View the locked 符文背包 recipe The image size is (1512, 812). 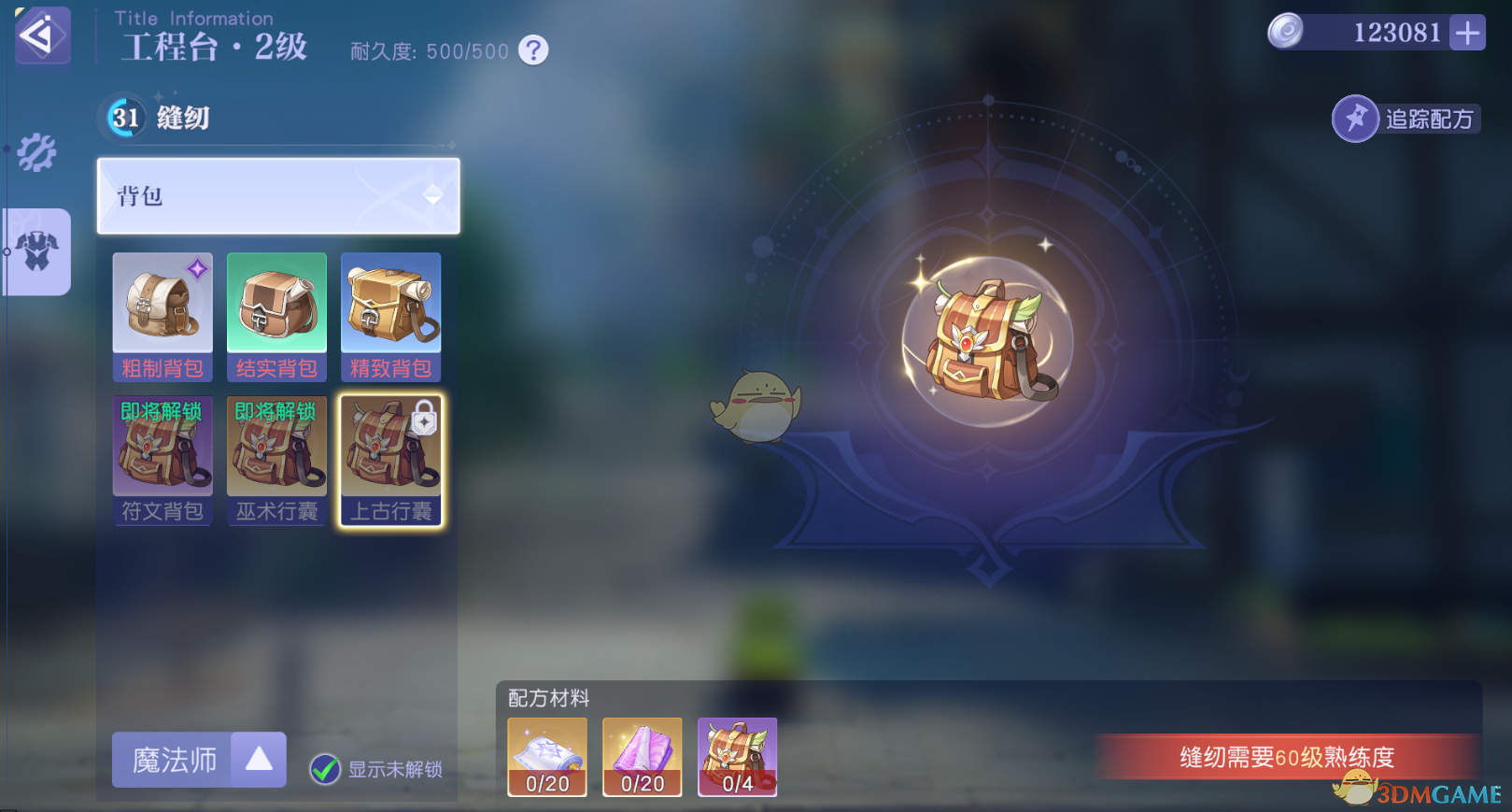(162, 446)
